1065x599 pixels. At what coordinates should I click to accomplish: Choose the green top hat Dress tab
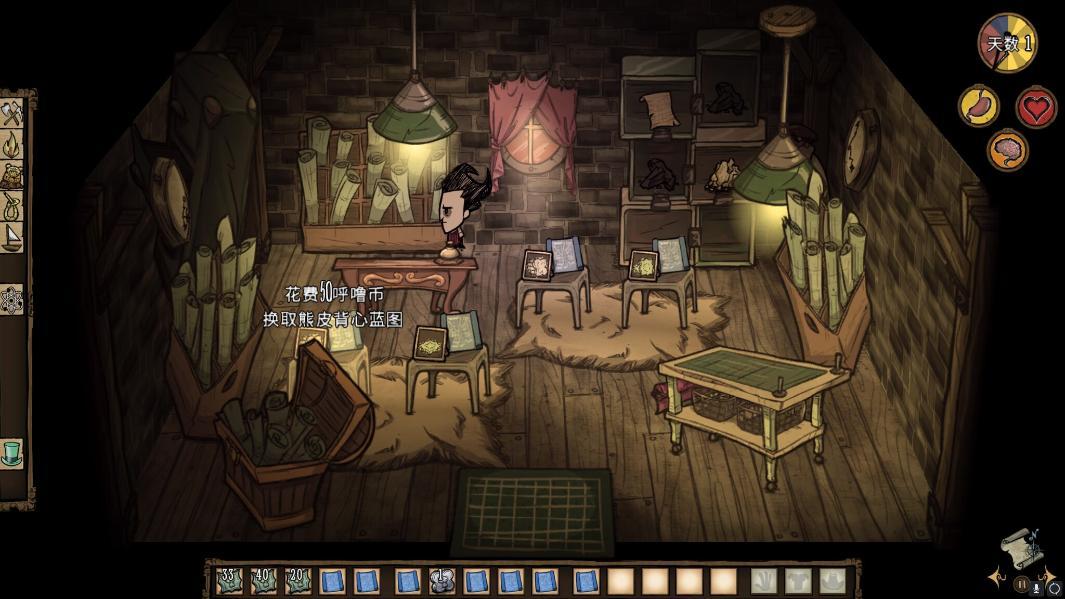[x=12, y=451]
